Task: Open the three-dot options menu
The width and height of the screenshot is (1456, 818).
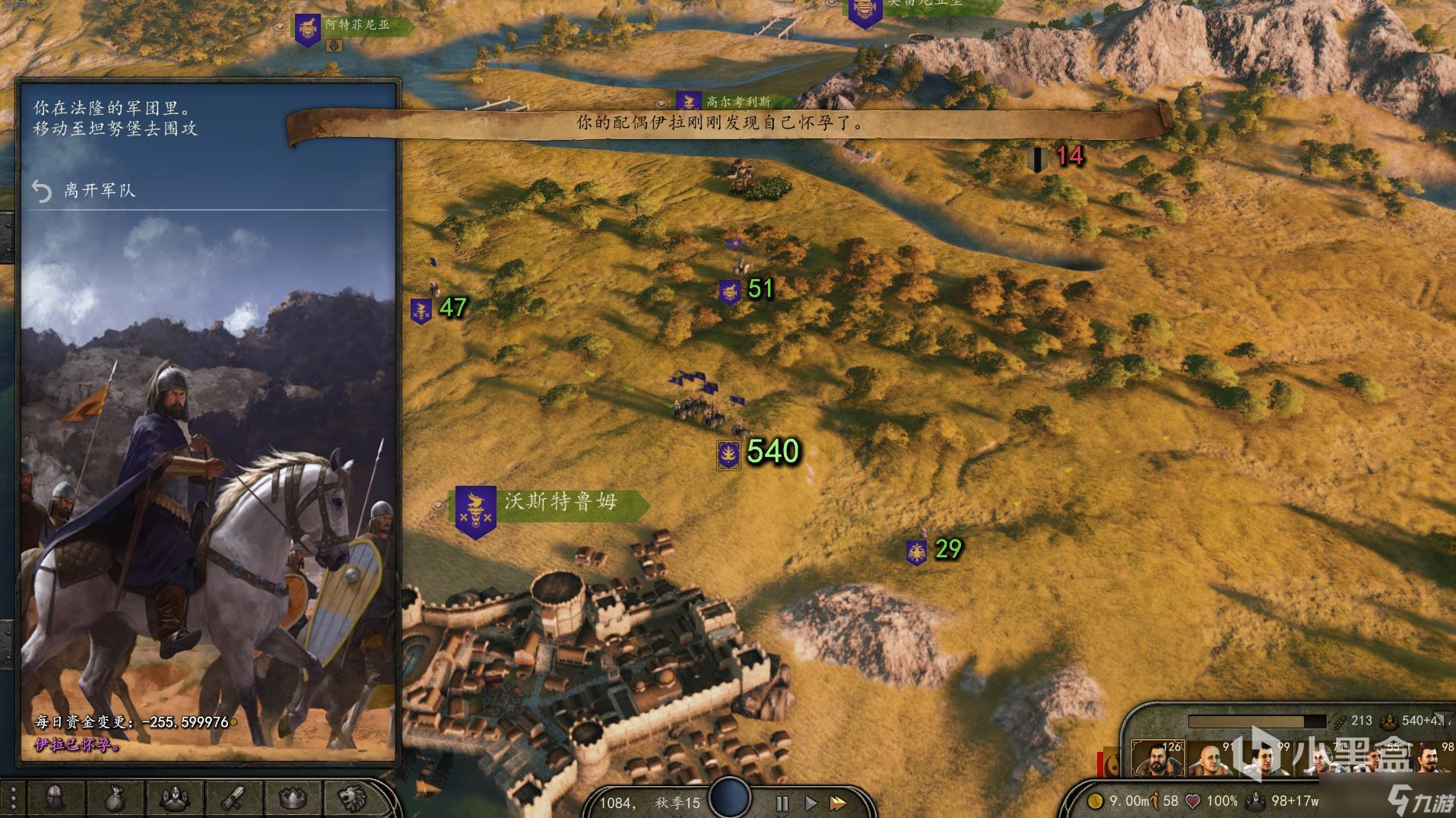Action: pyautogui.click(x=14, y=798)
